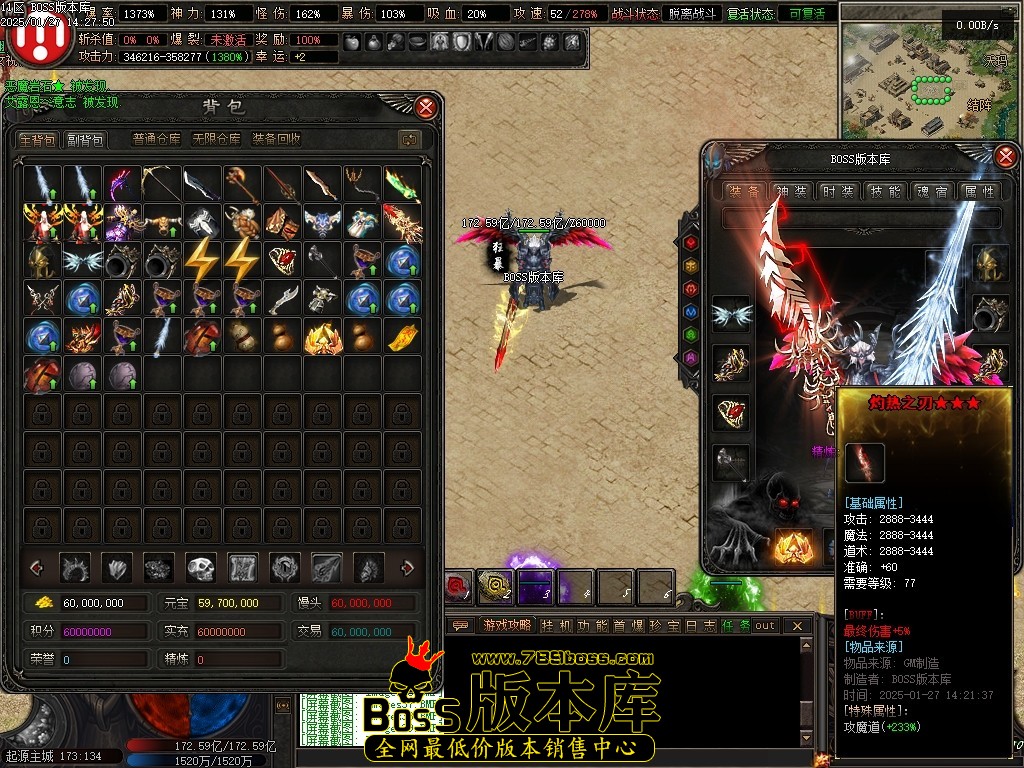Switch to the 副背包 tab
The width and height of the screenshot is (1024, 768).
click(85, 140)
